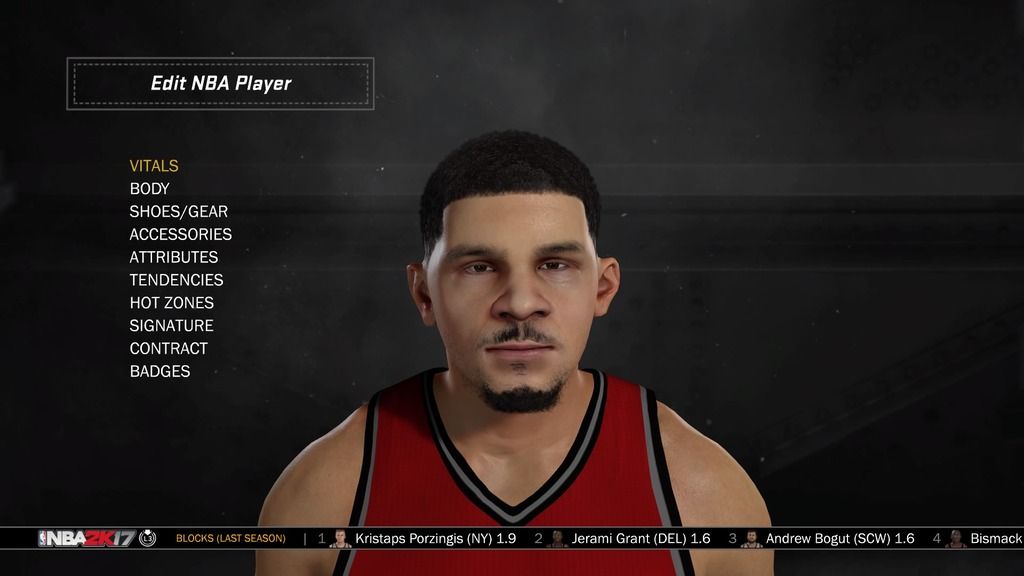Open the SIGNATURE settings
The image size is (1024, 576).
[x=172, y=326]
